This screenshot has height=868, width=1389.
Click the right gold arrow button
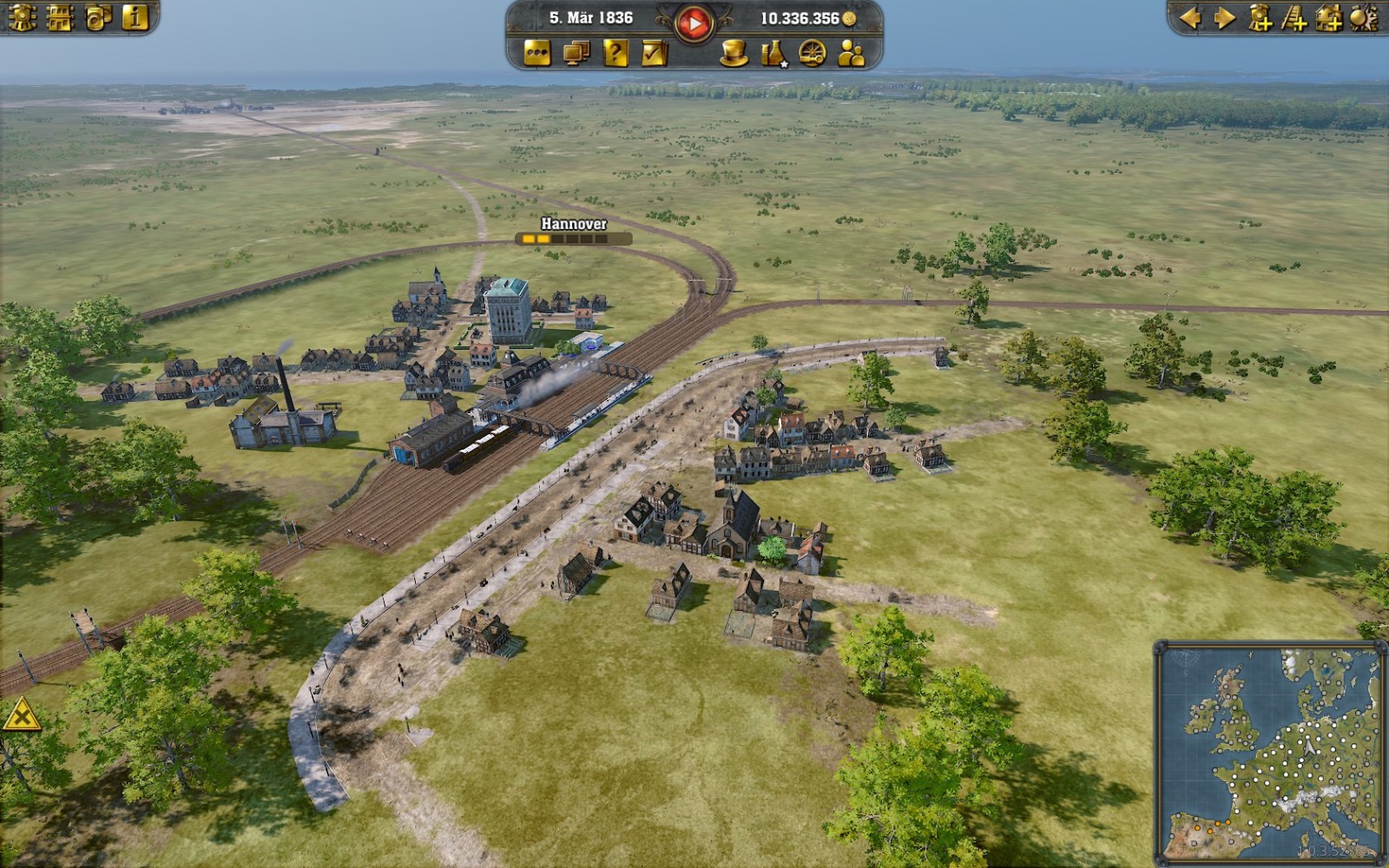[x=1225, y=17]
